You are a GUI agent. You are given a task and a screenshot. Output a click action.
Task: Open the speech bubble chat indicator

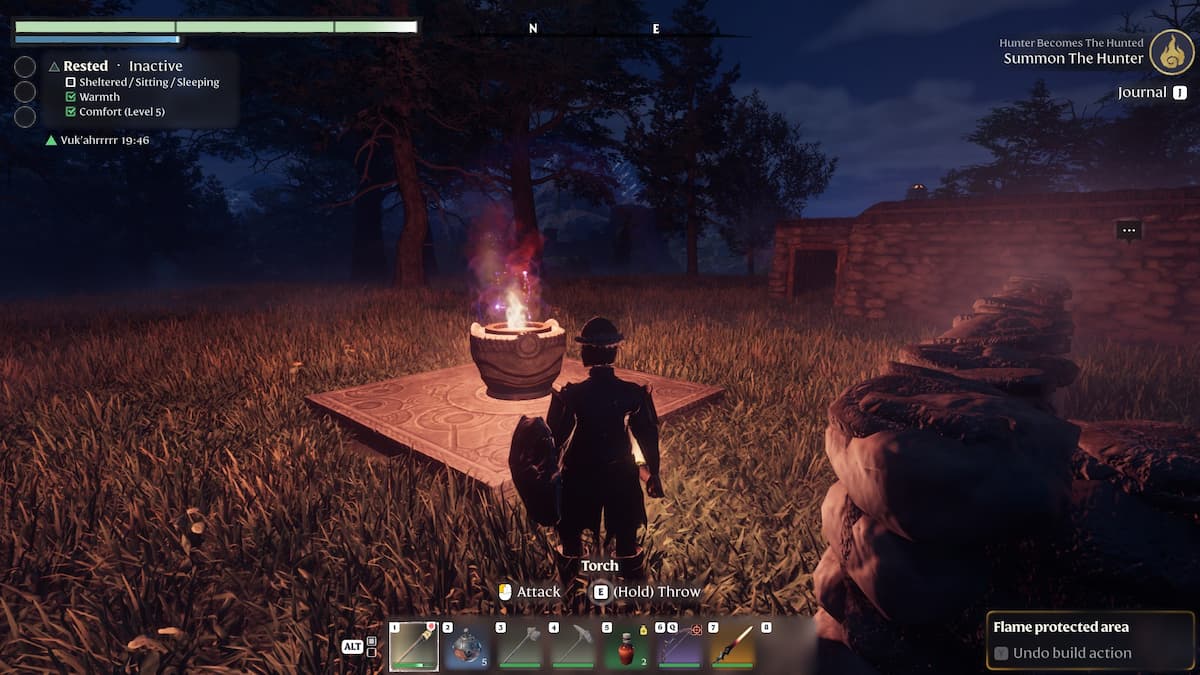click(1129, 231)
